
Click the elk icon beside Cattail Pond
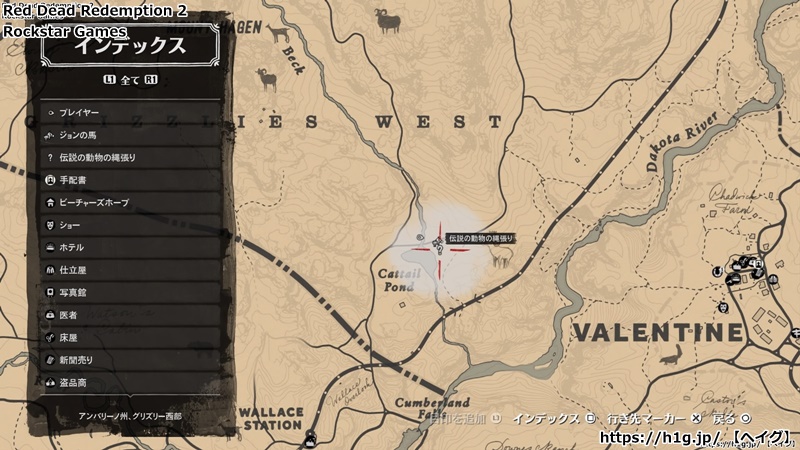click(500, 257)
